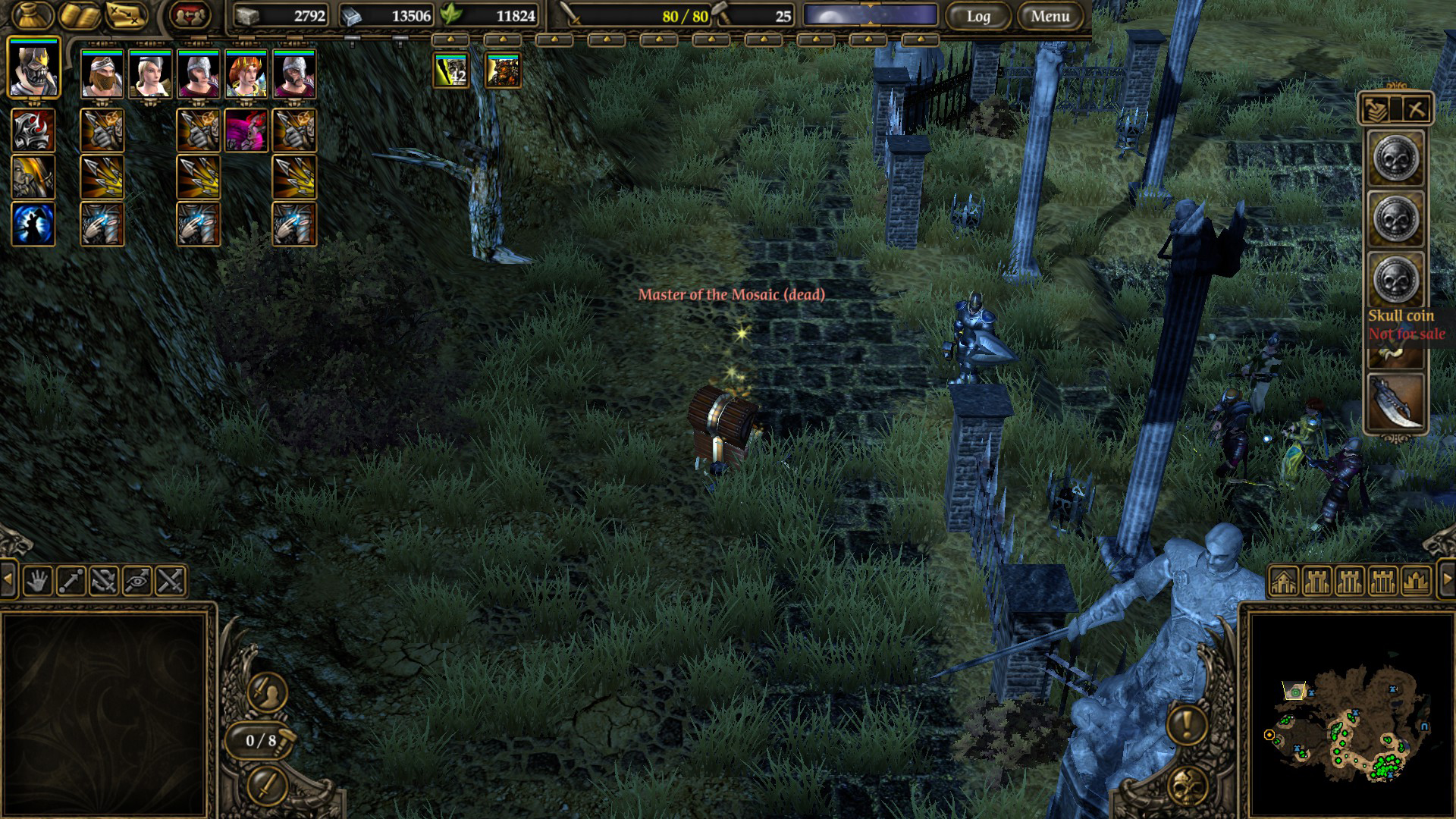This screenshot has height=819, width=1456.
Task: Select the unit group numbered 42
Action: click(451, 71)
